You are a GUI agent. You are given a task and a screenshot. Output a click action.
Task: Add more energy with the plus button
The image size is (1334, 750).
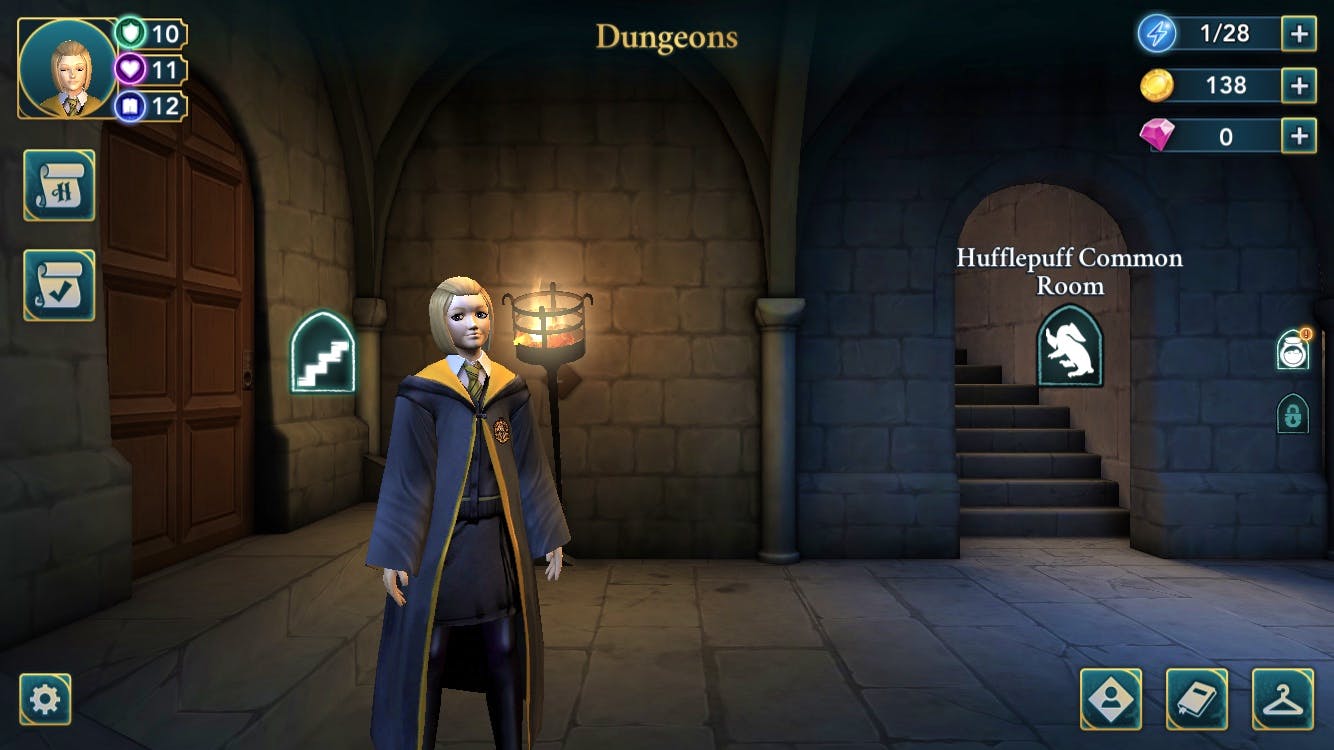point(1299,34)
